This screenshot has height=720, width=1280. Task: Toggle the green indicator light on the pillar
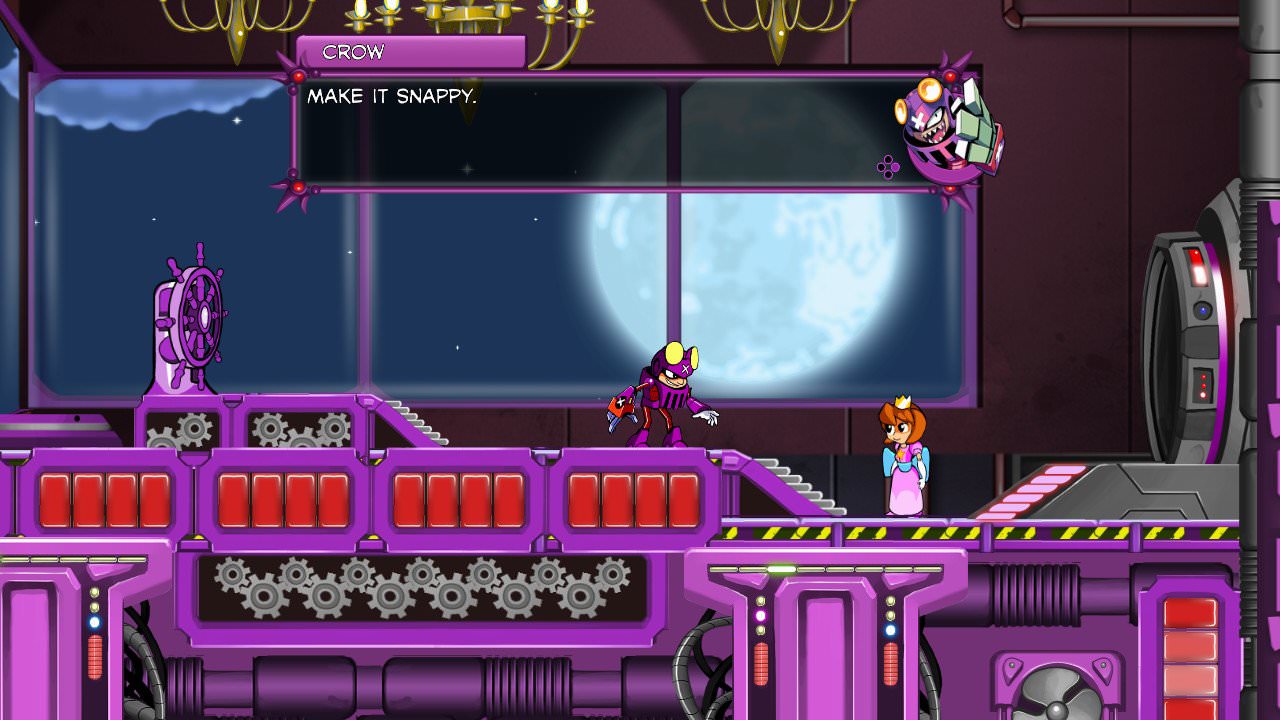tap(780, 570)
